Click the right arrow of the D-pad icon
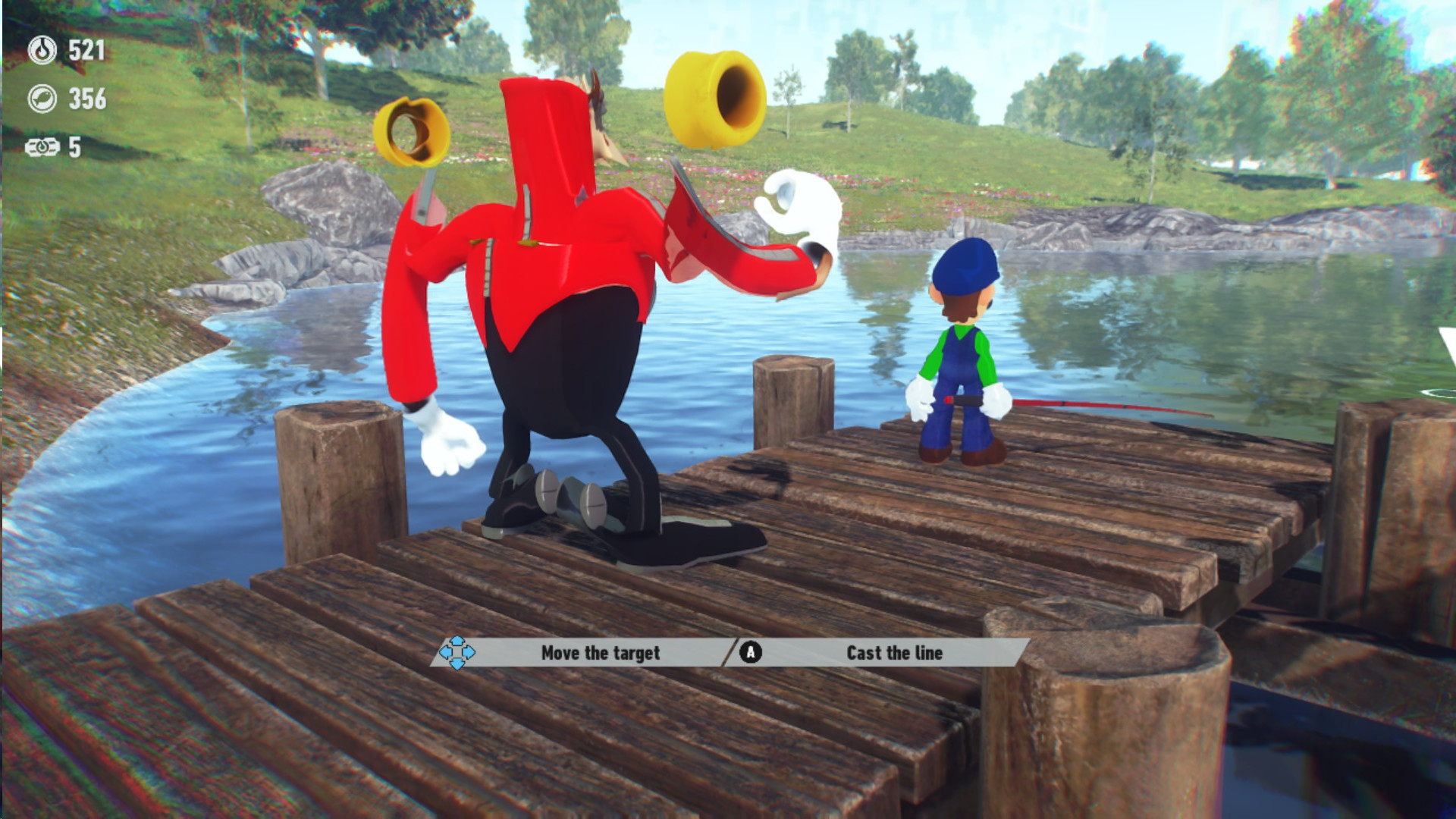The width and height of the screenshot is (1456, 819). point(469,653)
